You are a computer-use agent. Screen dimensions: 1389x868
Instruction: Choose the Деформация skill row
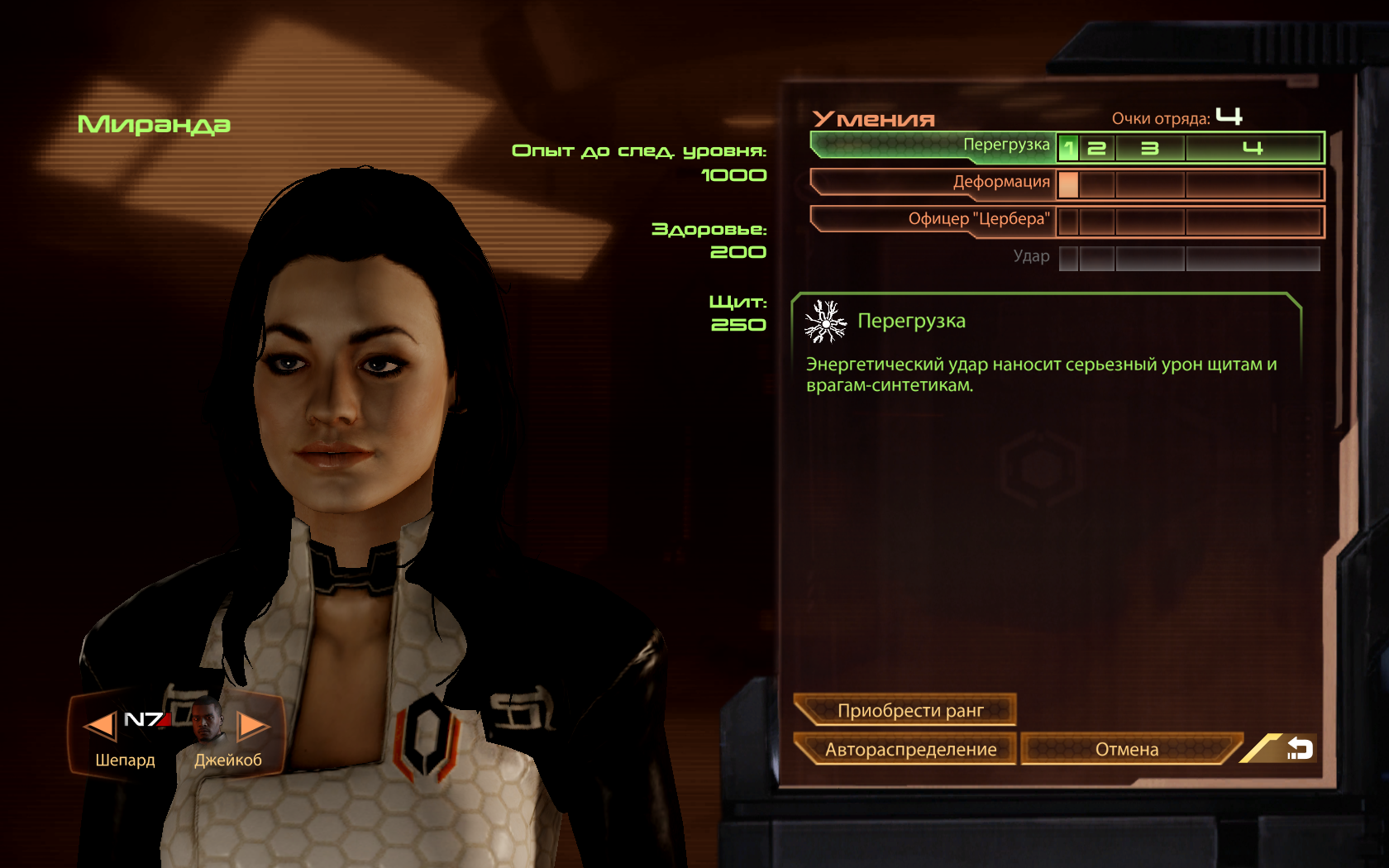click(934, 183)
